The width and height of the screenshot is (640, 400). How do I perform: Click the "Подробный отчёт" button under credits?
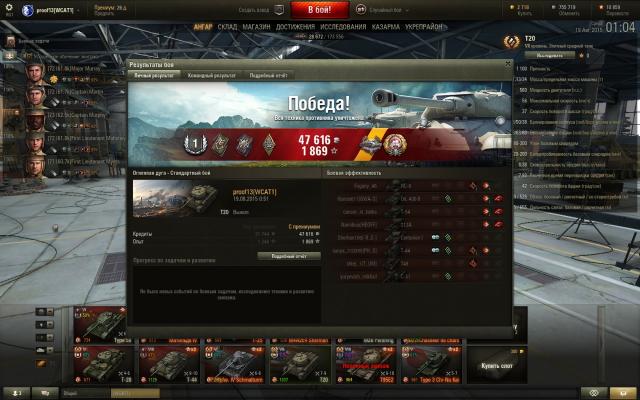coord(288,256)
